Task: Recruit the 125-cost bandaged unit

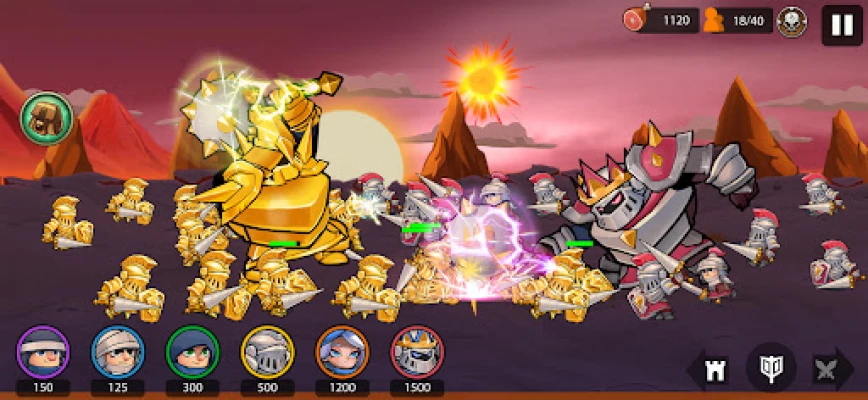Action: click(118, 352)
